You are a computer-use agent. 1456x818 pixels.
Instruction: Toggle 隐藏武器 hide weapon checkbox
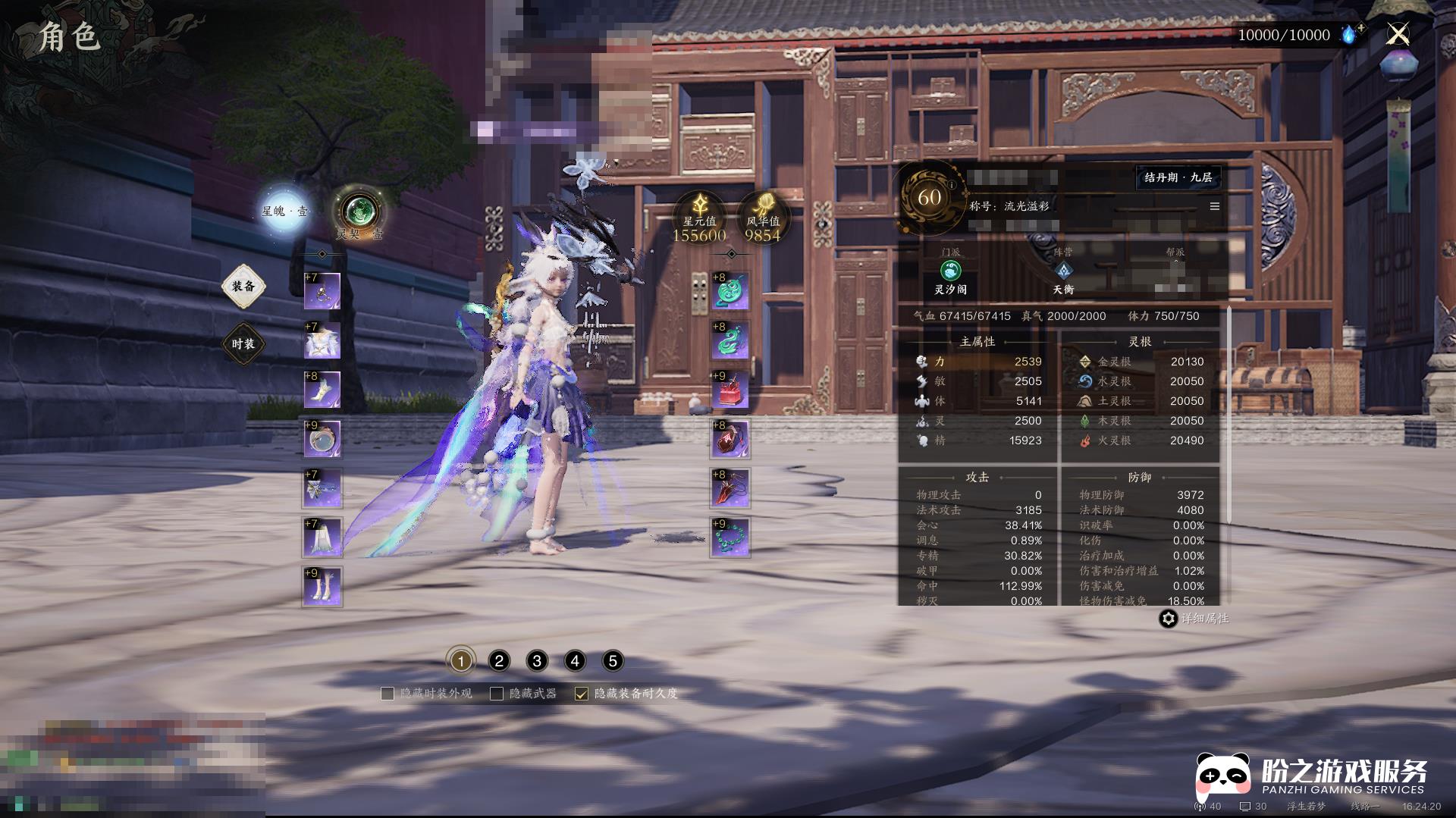point(497,694)
